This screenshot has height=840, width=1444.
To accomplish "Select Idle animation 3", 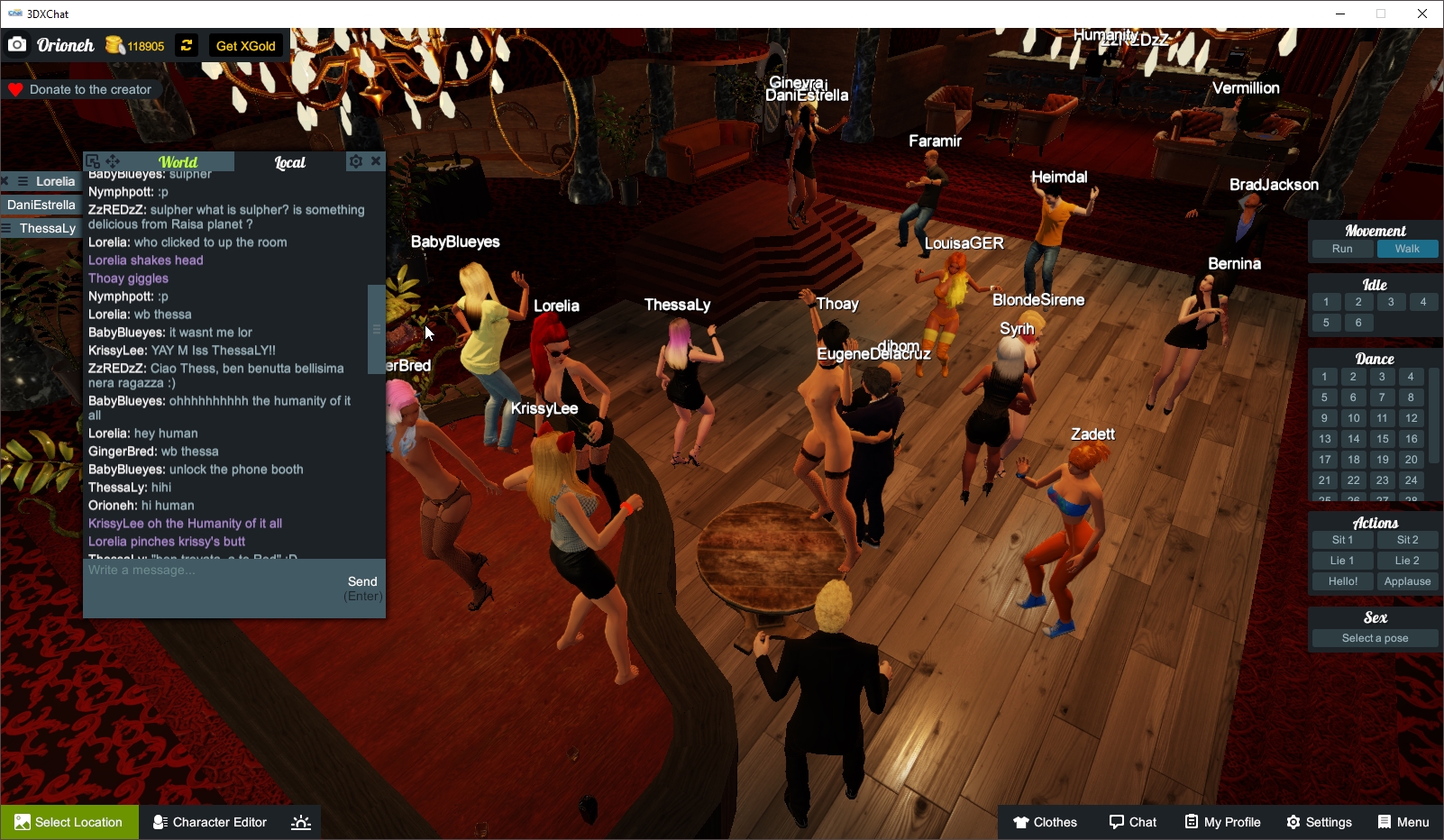I will click(1391, 302).
